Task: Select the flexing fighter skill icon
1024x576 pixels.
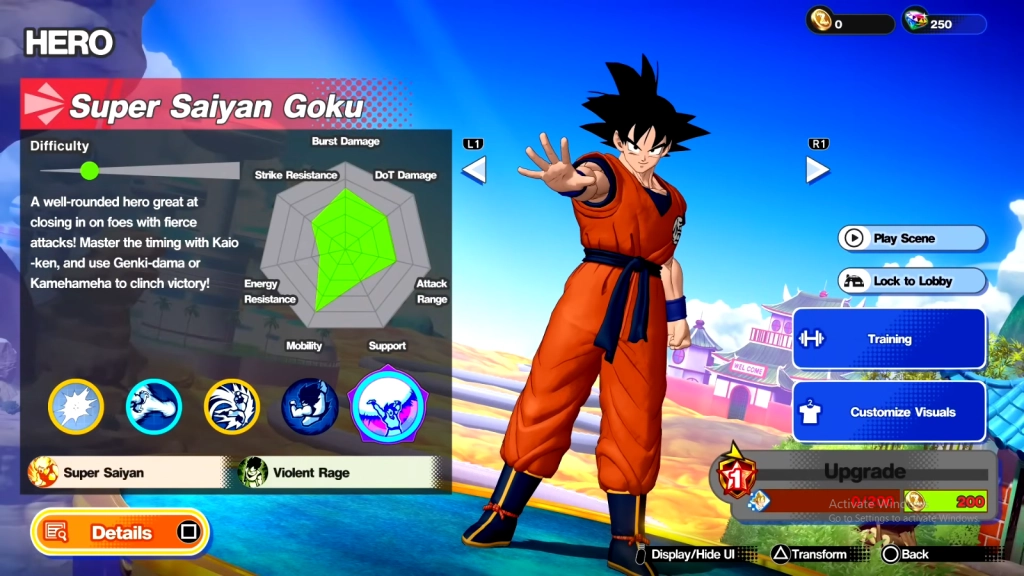Action: click(309, 406)
